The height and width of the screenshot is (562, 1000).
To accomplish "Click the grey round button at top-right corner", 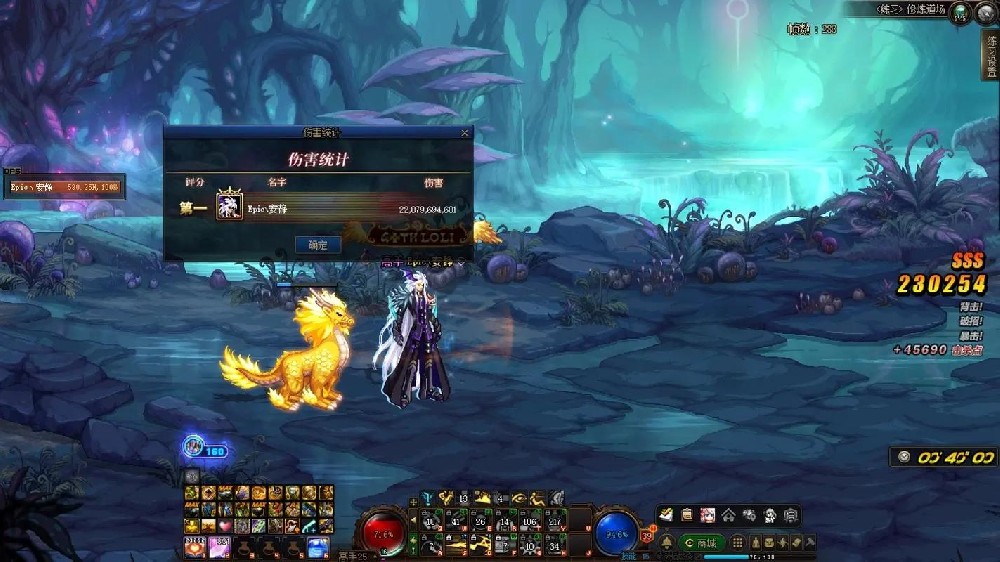I will [x=985, y=11].
